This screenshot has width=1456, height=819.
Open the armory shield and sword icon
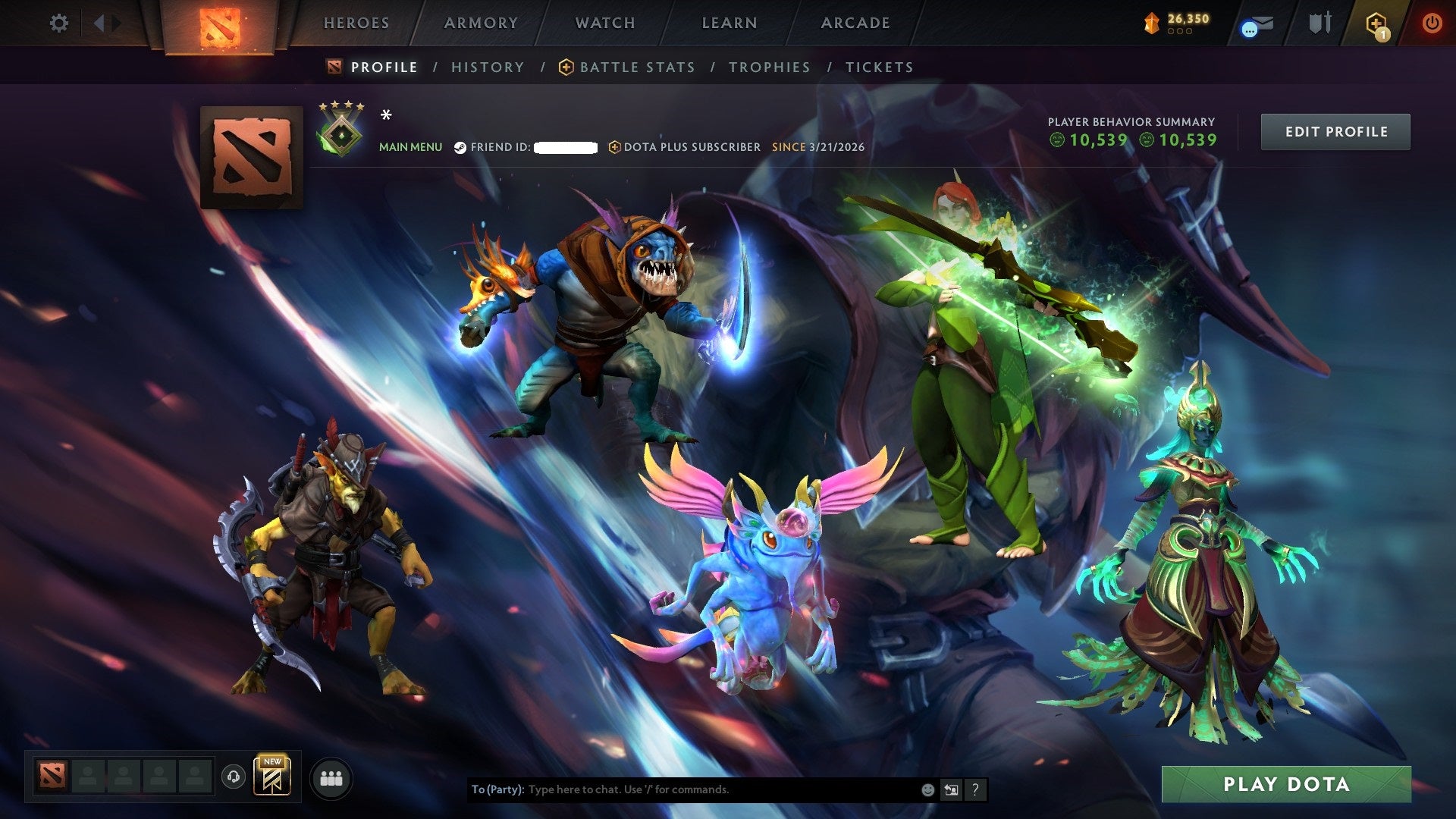(x=1319, y=23)
